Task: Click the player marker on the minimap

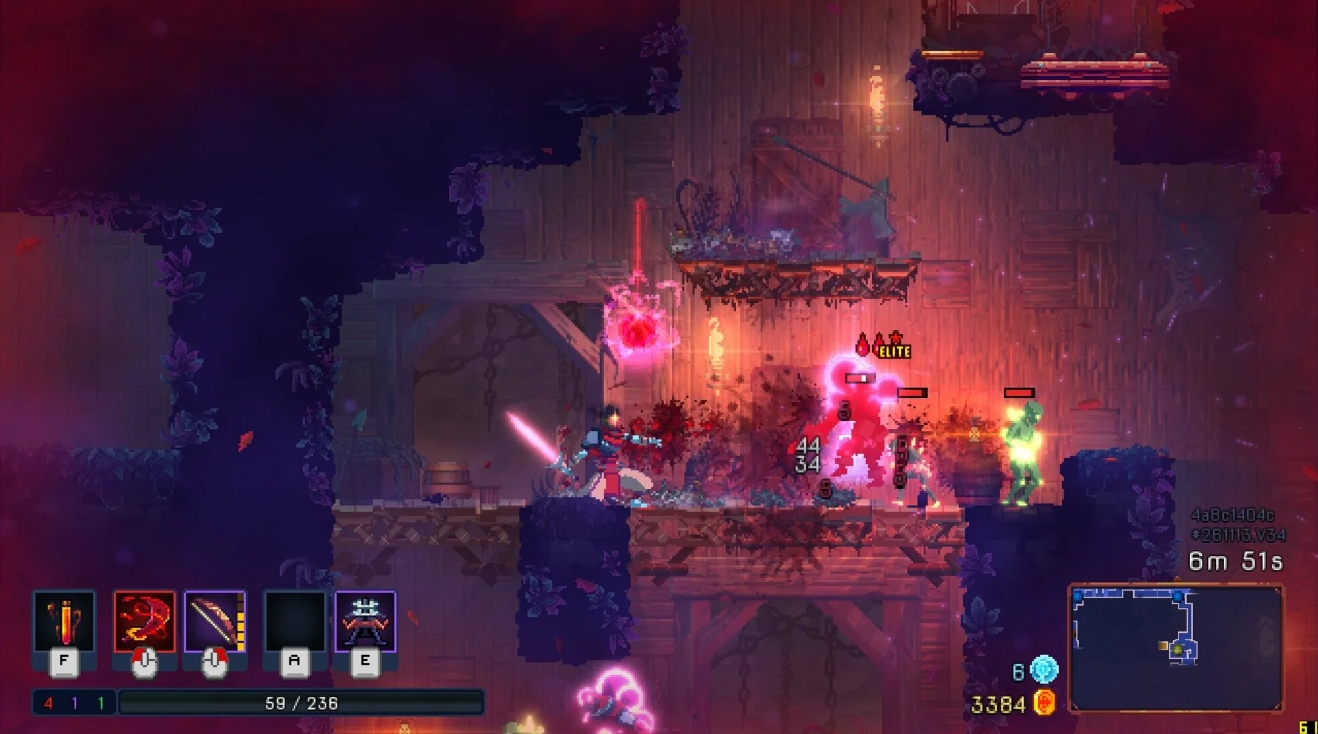Action: coord(1177,650)
